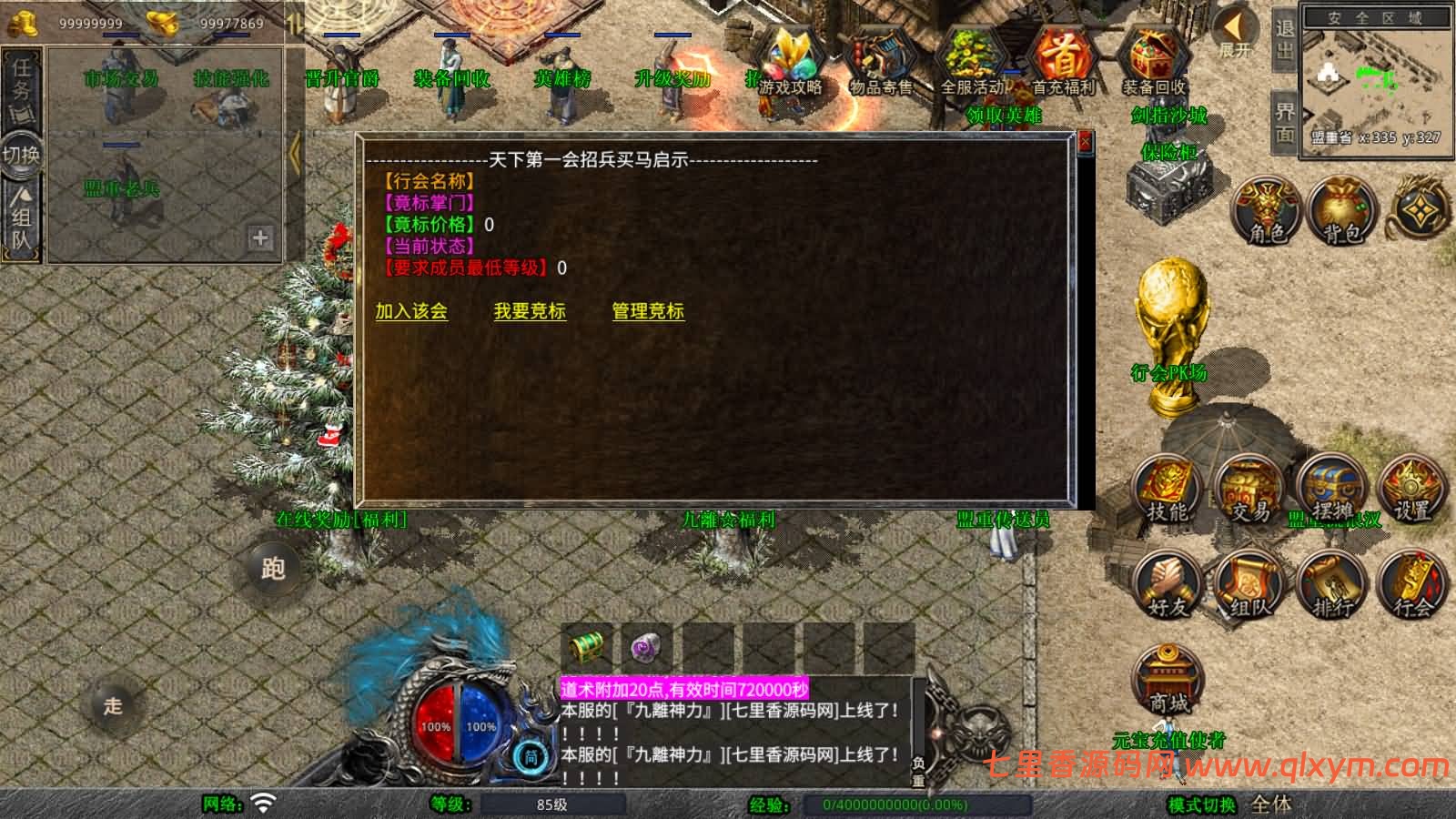Viewport: 1456px width, 819px height.
Task: Open the 角色 character icon
Action: coord(1265,211)
